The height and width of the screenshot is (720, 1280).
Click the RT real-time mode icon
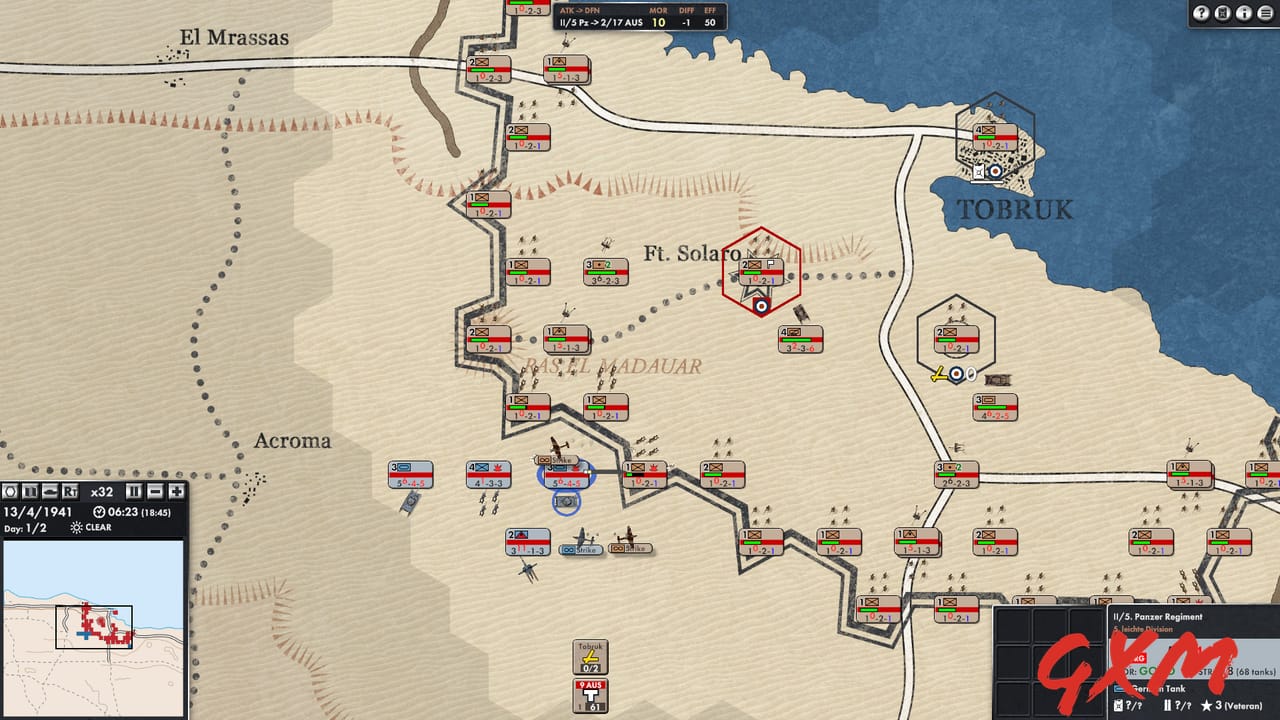pos(70,491)
